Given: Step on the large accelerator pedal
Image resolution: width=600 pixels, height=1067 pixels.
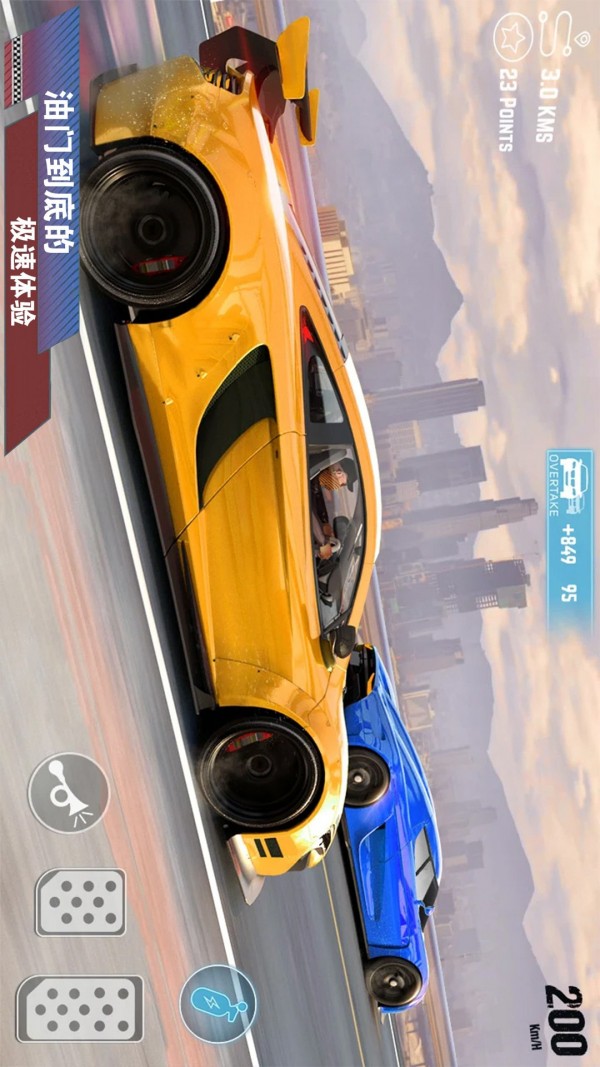Looking at the screenshot, I should tap(80, 1008).
